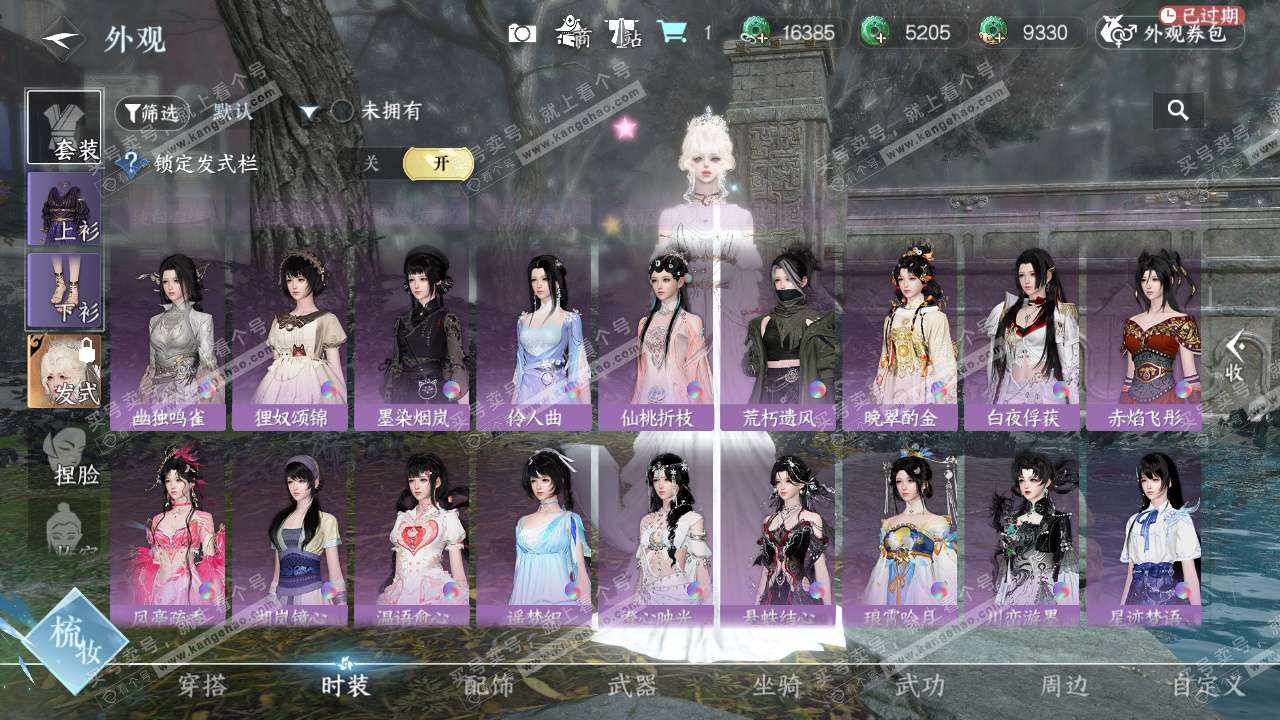Viewport: 1280px width, 720px height.
Task: Choose the 下衫 clothing slot
Action: 65,290
